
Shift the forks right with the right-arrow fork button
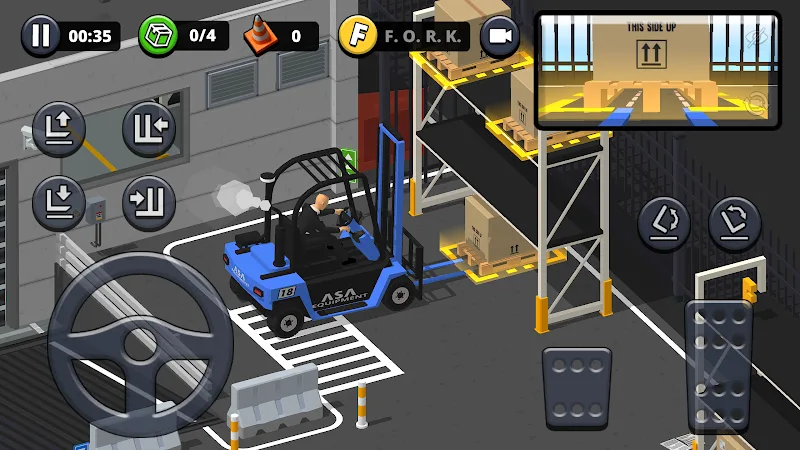(149, 201)
